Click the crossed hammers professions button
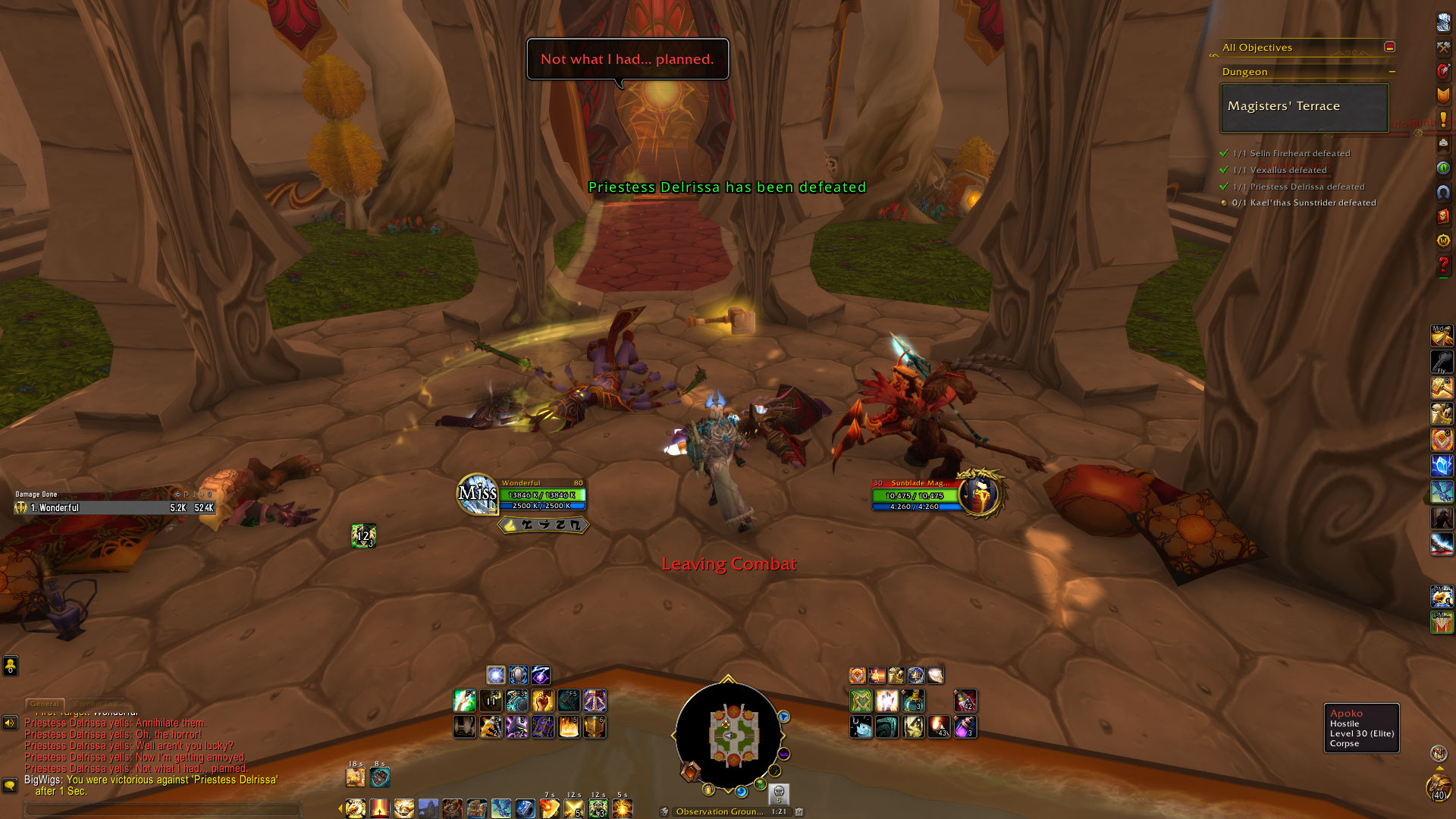Viewport: 1456px width, 819px height. click(1443, 47)
